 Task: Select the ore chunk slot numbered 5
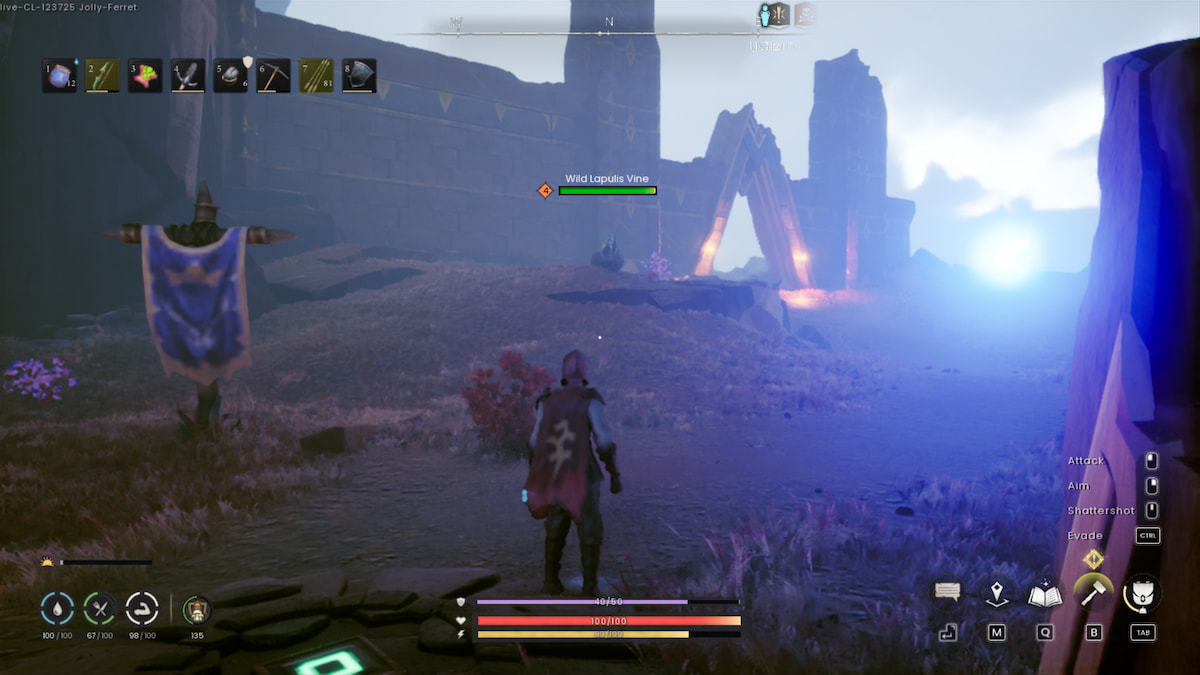(231, 76)
